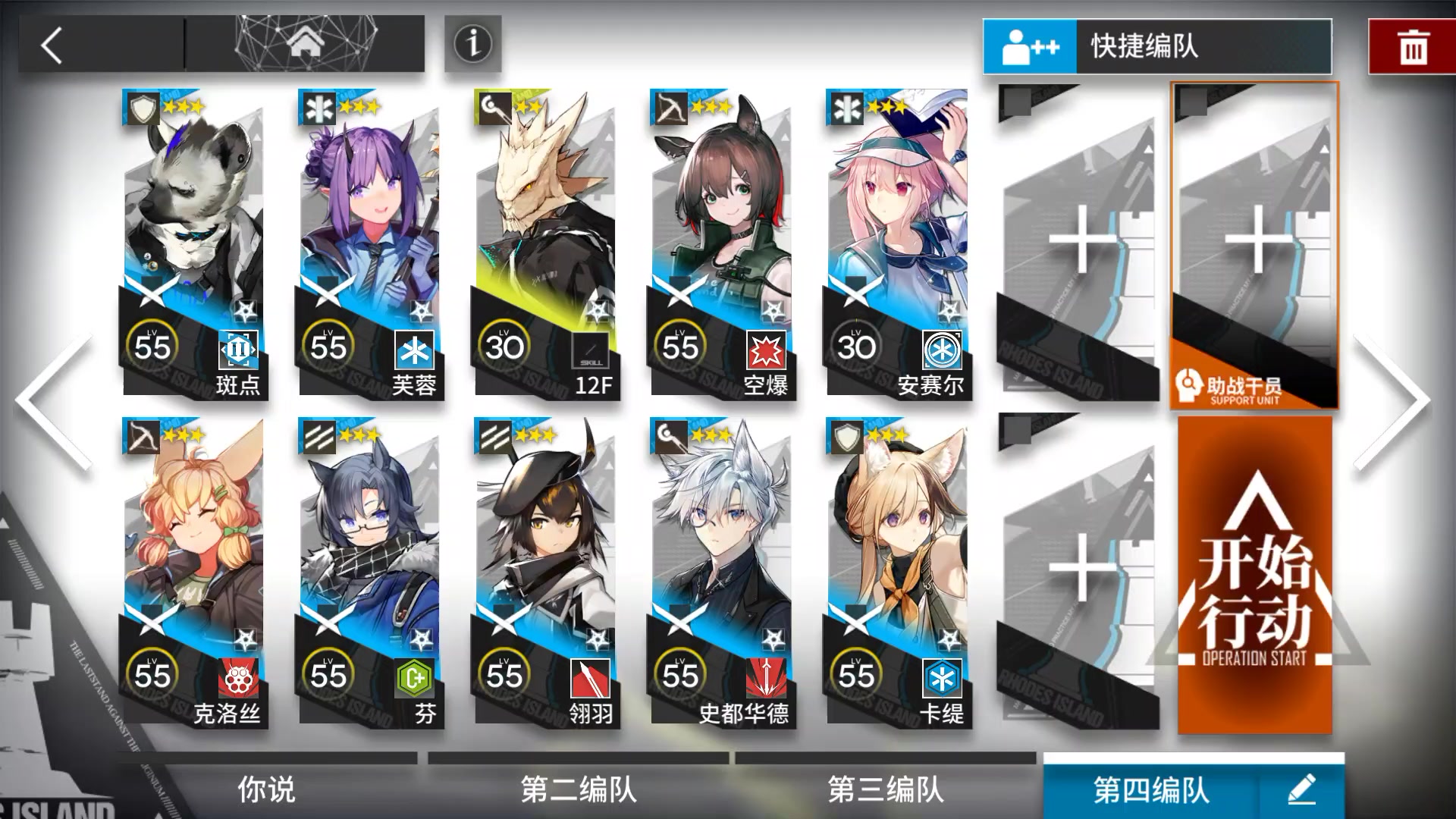This screenshot has width=1456, height=819.
Task: Select the red burst skill icon on 空爆
Action: pyautogui.click(x=768, y=349)
